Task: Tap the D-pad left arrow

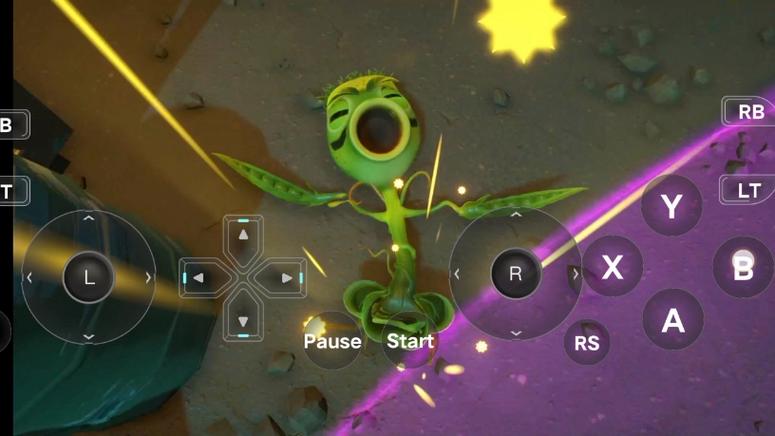Action: [200, 278]
